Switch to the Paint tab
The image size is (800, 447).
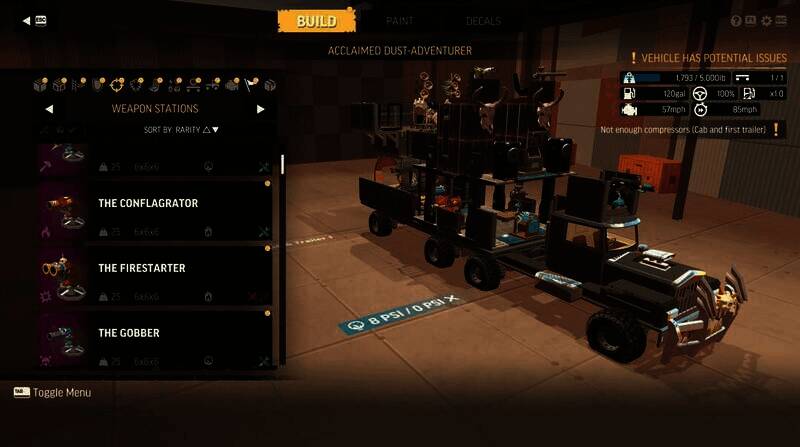[399, 21]
